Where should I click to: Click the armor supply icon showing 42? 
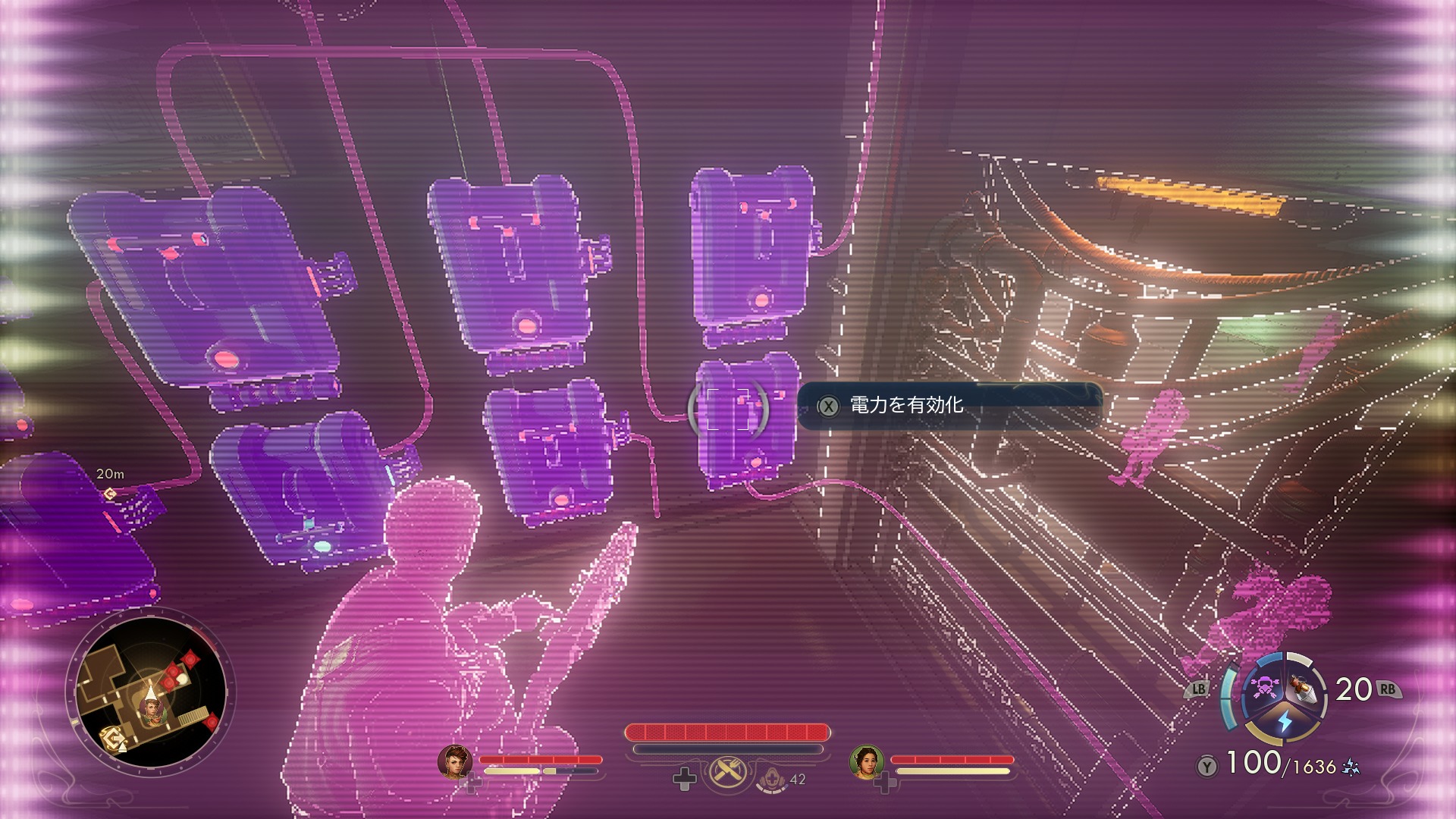[772, 780]
